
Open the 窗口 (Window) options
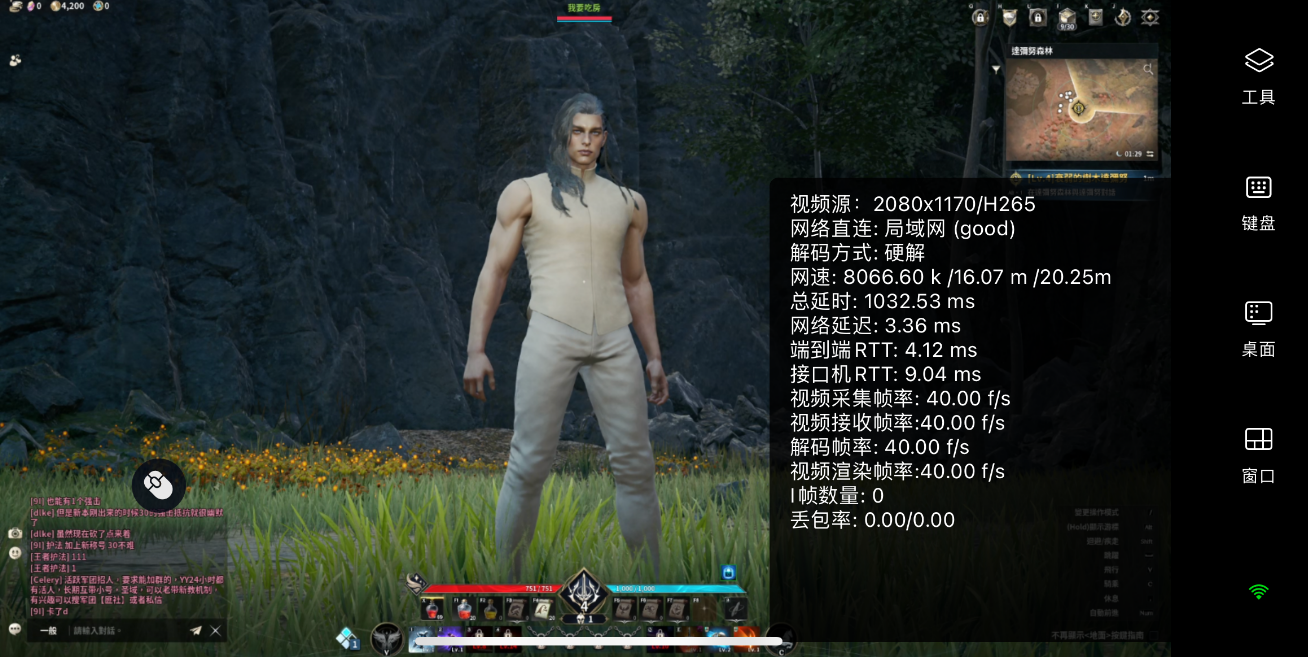(x=1258, y=453)
